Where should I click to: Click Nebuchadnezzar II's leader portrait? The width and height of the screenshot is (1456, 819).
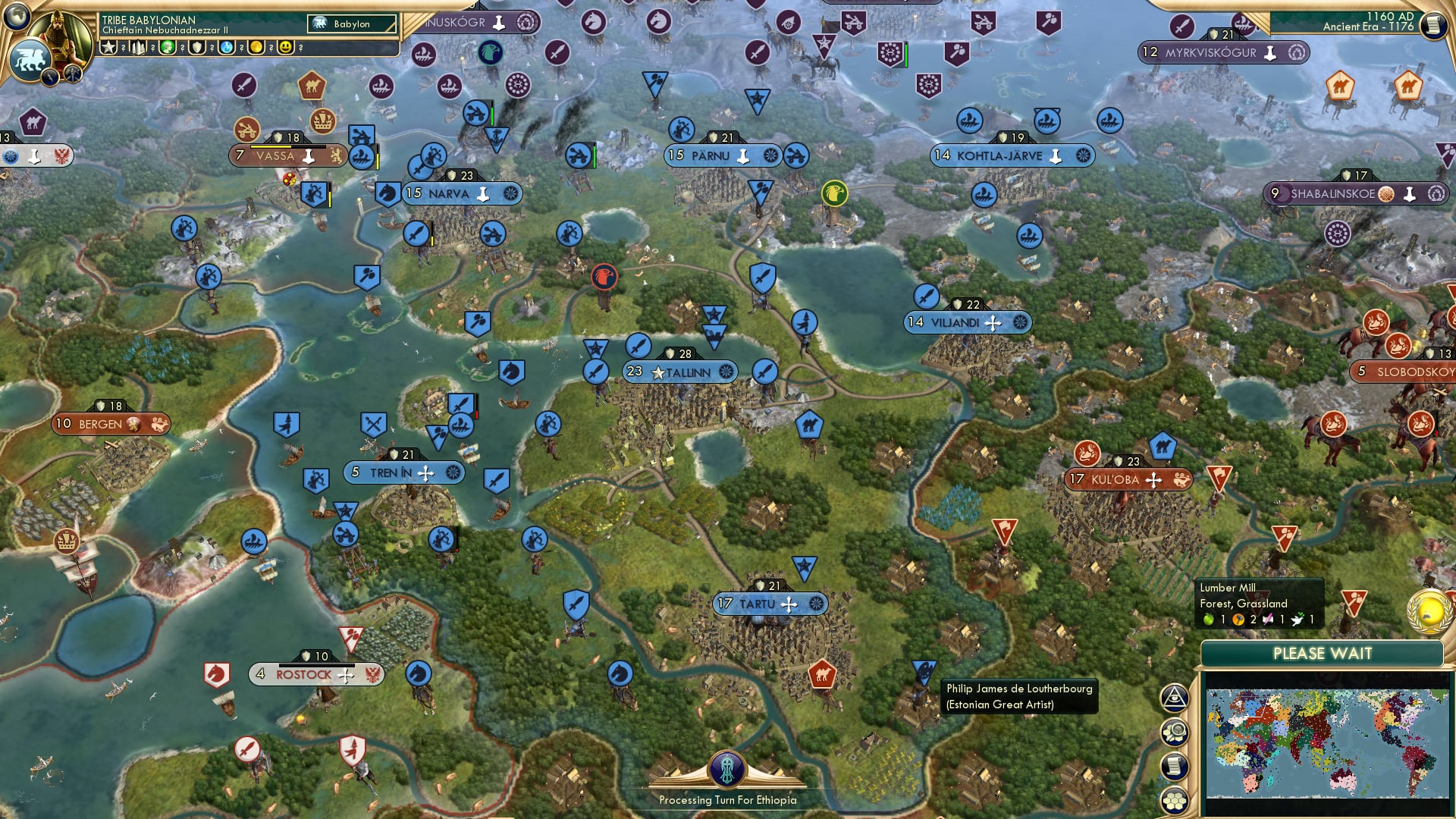click(x=59, y=30)
